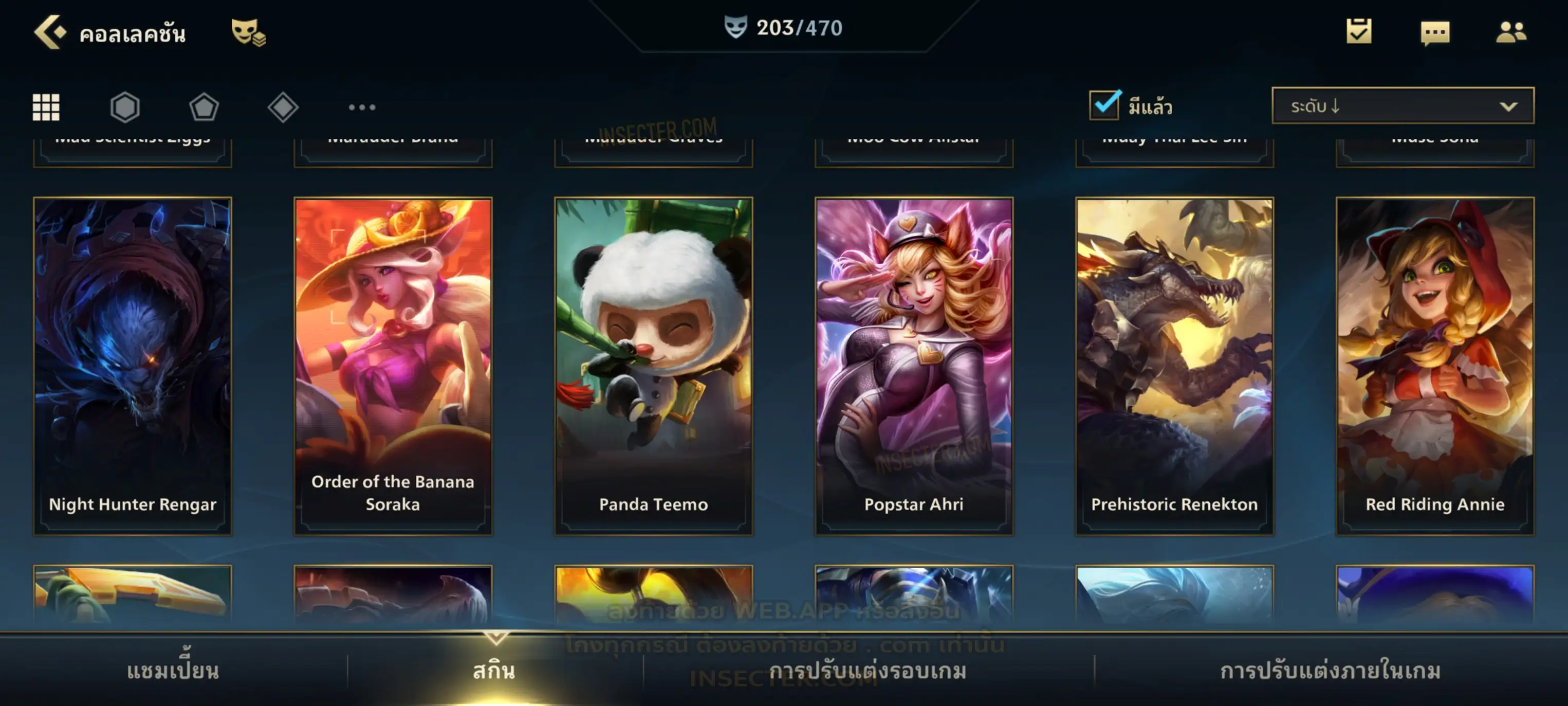1568x706 pixels.
Task: Switch to the การปรับแต่งภายในเกม tab
Action: pyautogui.click(x=1331, y=671)
